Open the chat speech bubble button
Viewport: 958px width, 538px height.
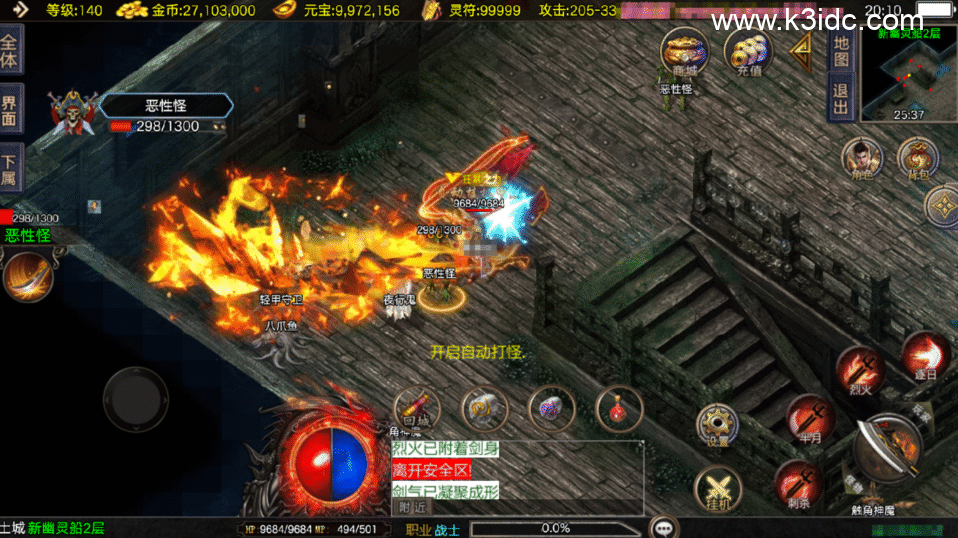[x=662, y=527]
